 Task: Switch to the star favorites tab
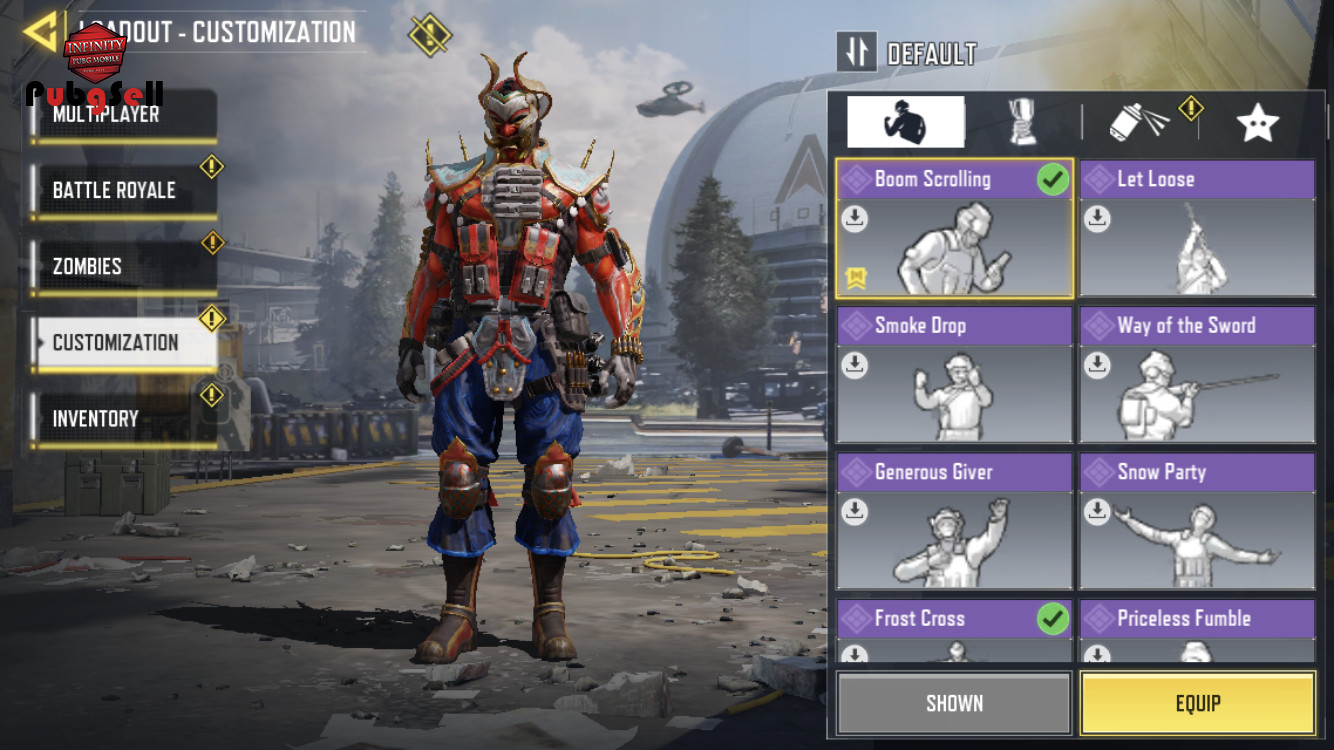pyautogui.click(x=1257, y=122)
